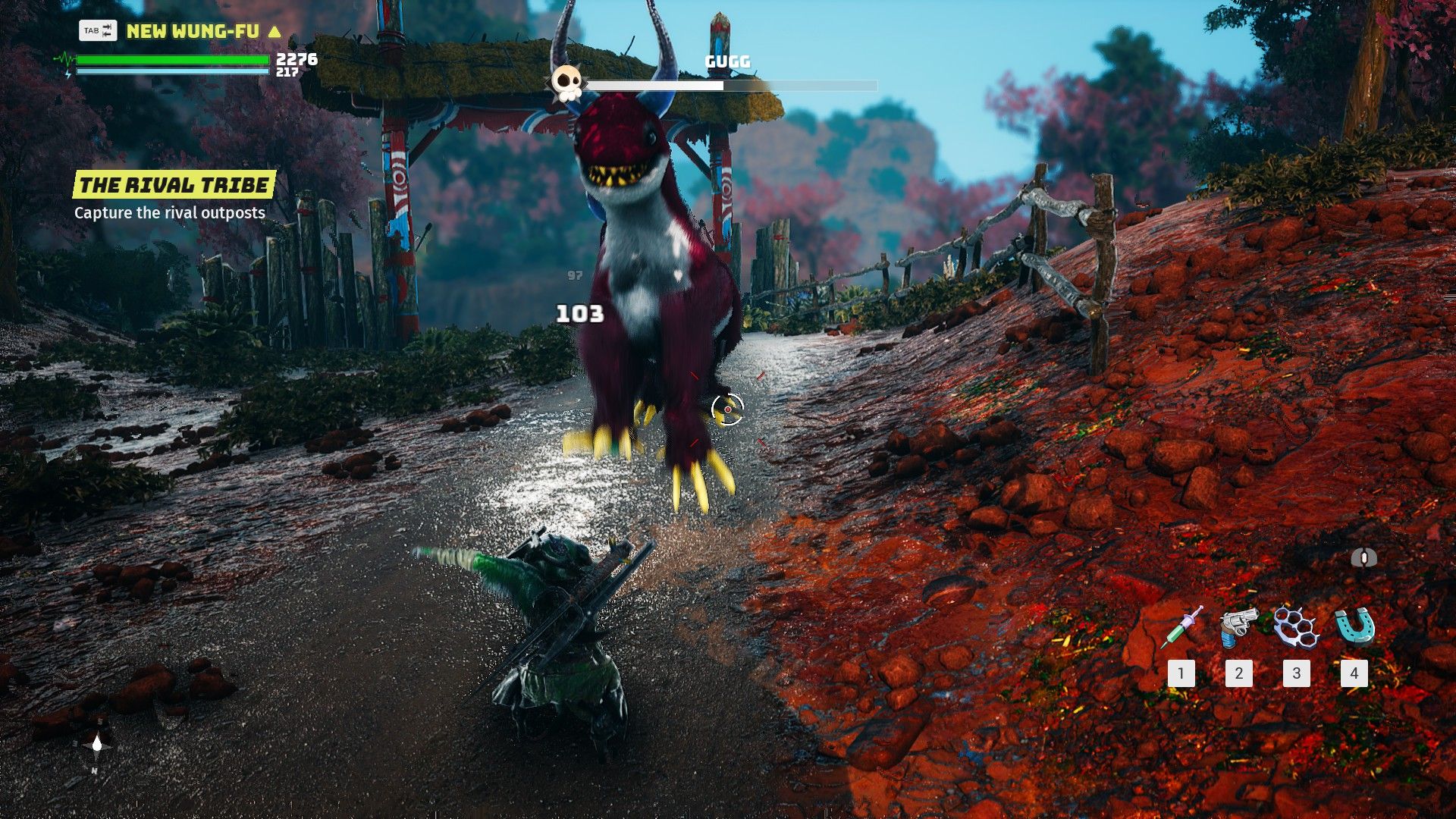This screenshot has height=819, width=1456.
Task: Activate the teal horseshoe magnet icon
Action: 1354,628
